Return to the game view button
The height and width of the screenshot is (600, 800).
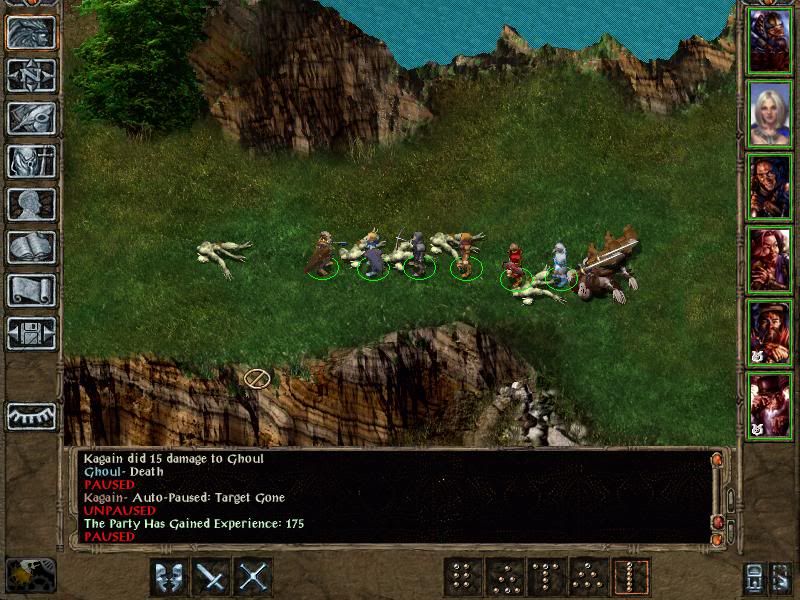pos(31,32)
